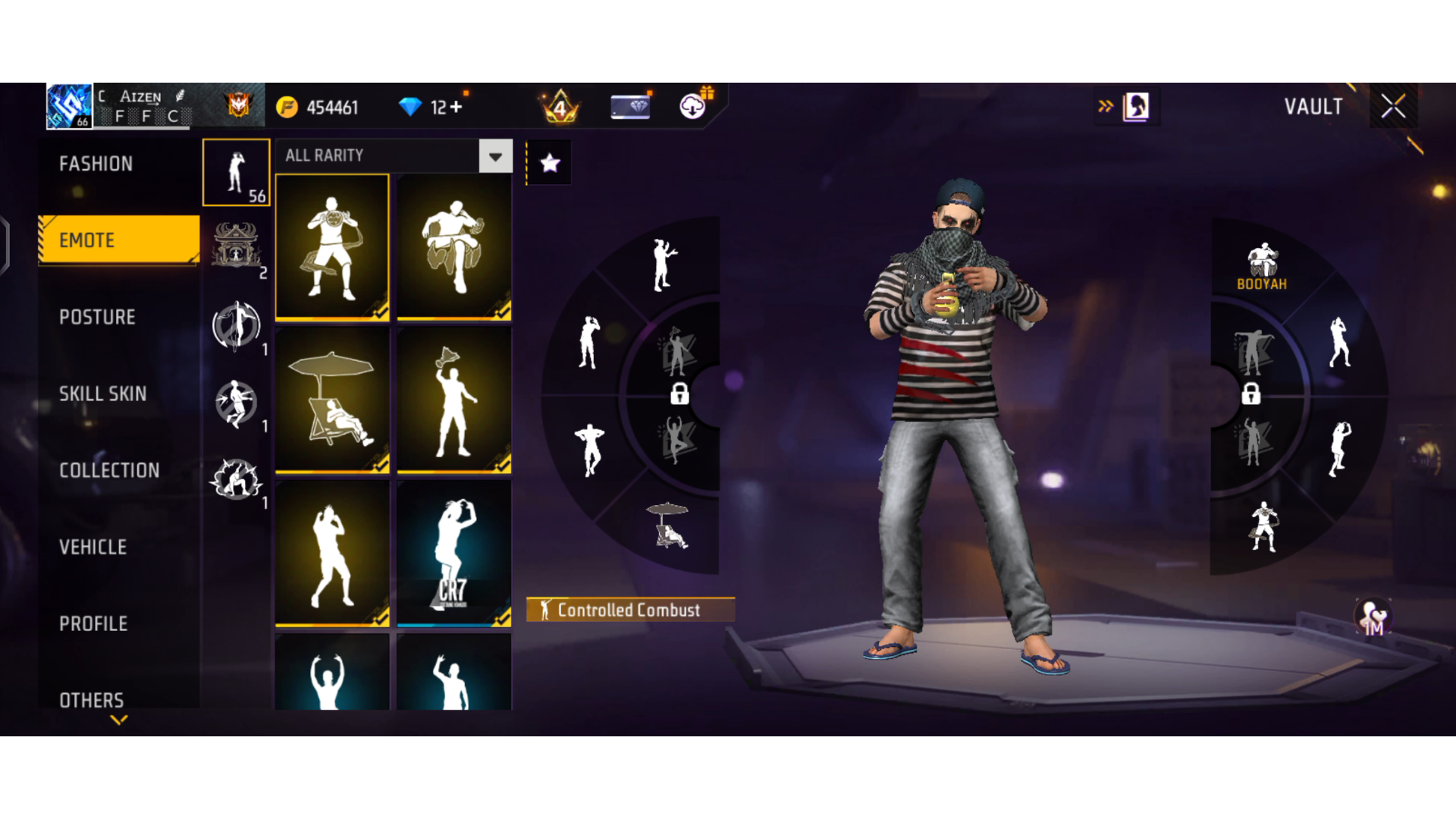Select the 56 emotes subcategory icon
Image resolution: width=1456 pixels, height=819 pixels.
coord(237,173)
